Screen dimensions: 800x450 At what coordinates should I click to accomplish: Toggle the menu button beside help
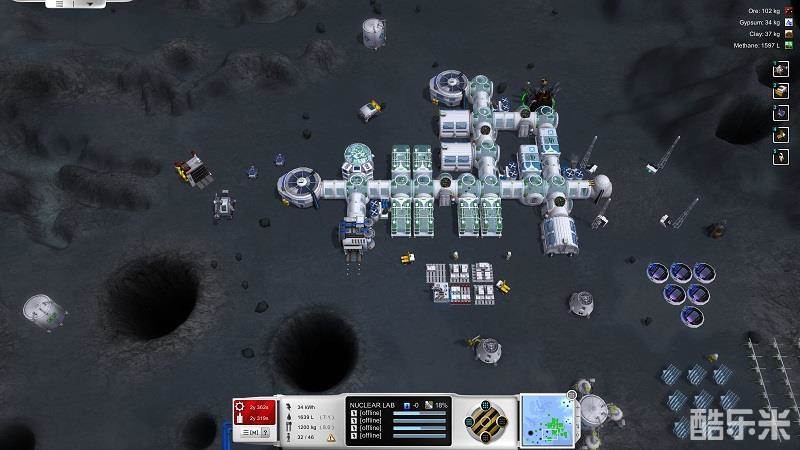pos(251,432)
